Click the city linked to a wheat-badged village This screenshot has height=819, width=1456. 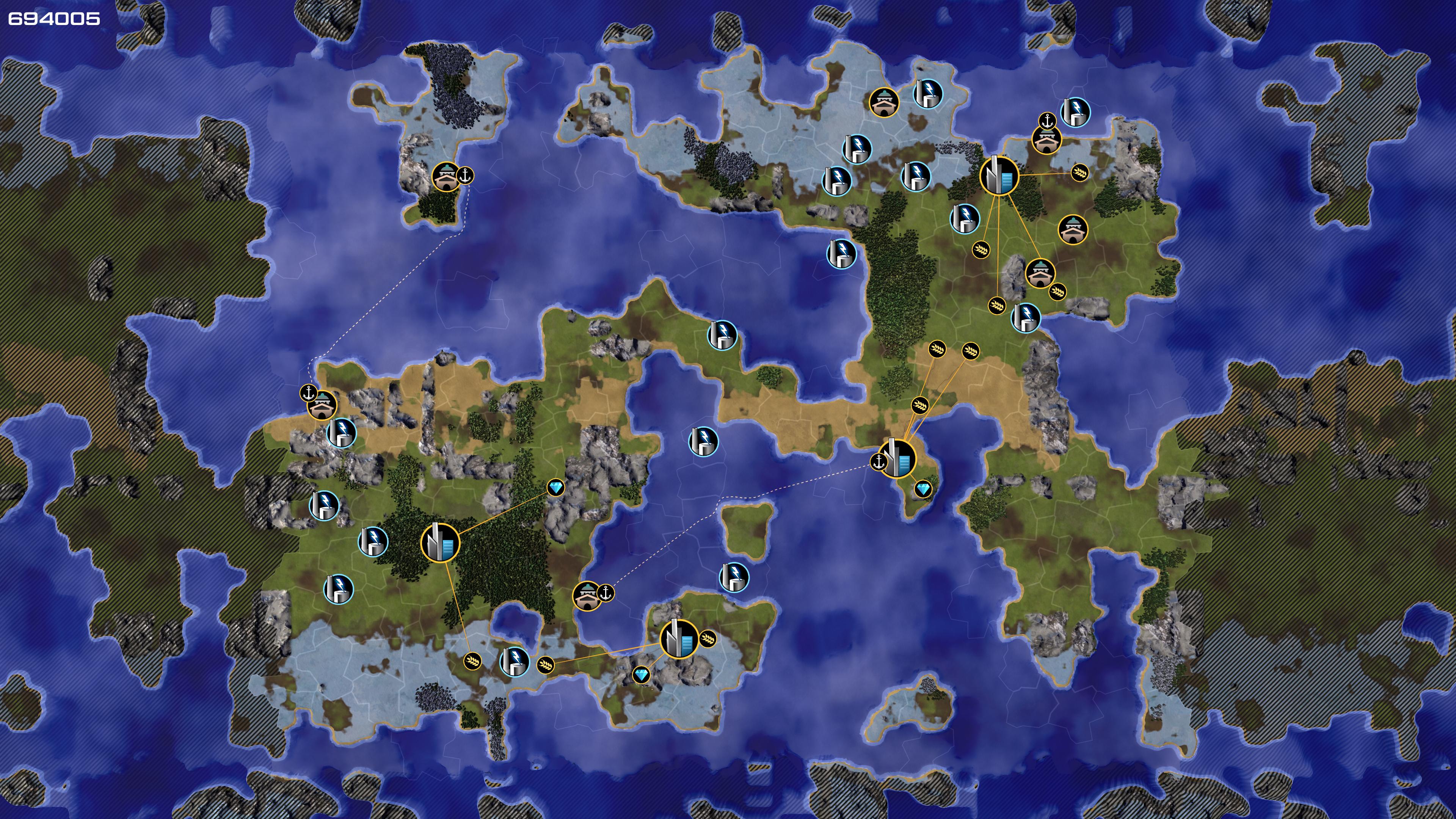(x=999, y=176)
